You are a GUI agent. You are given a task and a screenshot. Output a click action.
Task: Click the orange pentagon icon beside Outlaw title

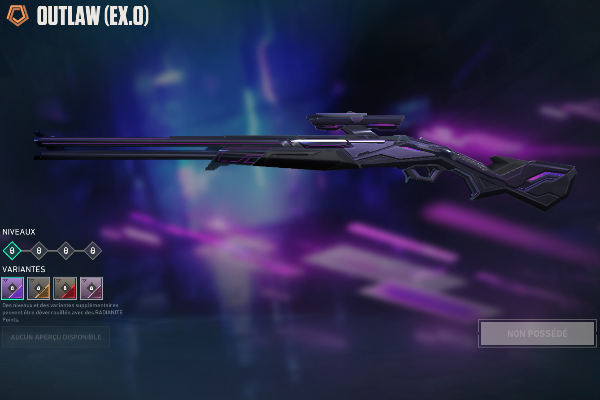tap(17, 16)
